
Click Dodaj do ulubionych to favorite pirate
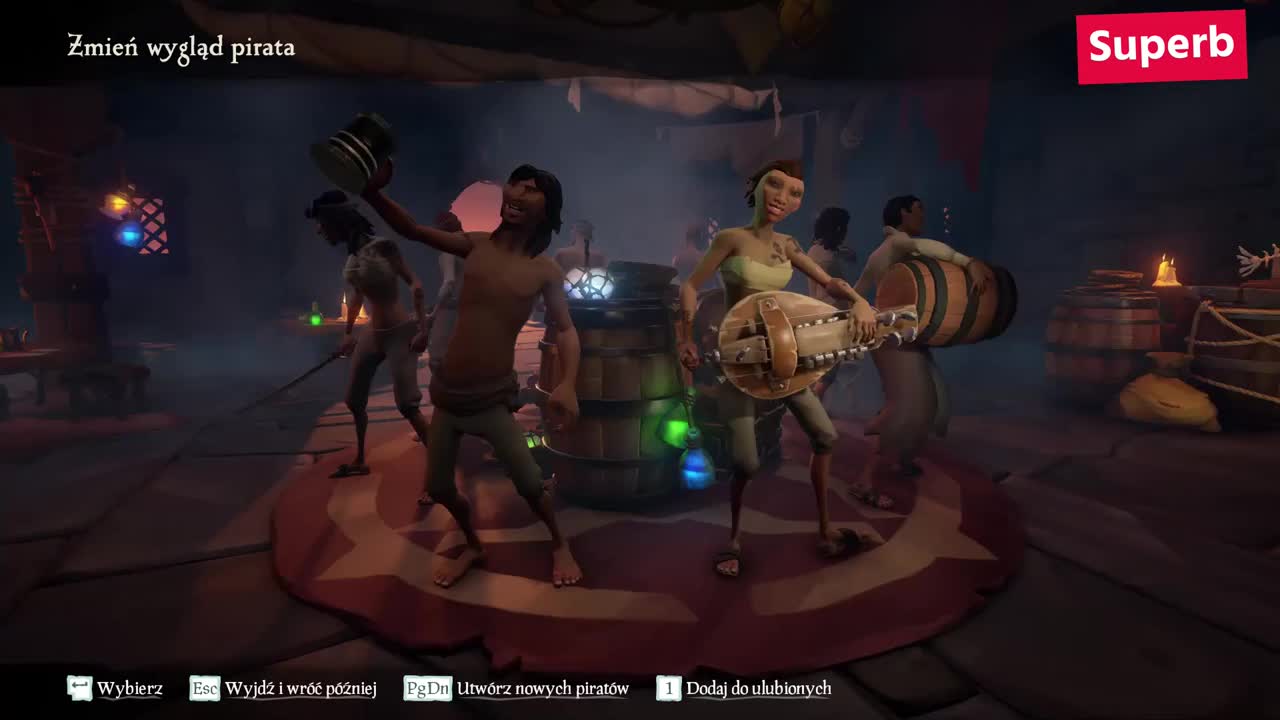744,688
